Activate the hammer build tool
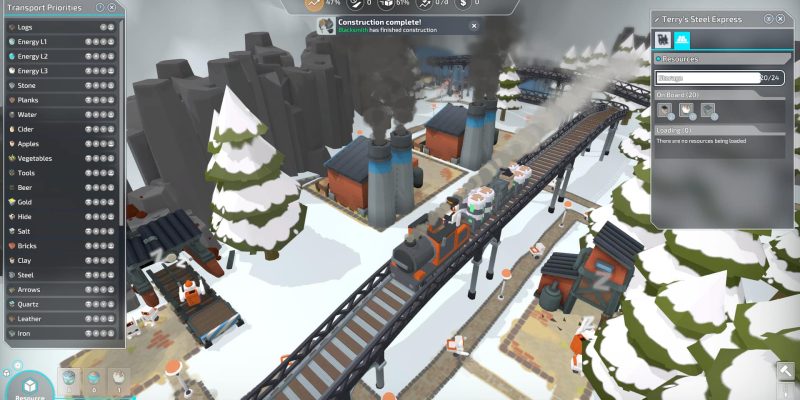 pyautogui.click(x=786, y=372)
